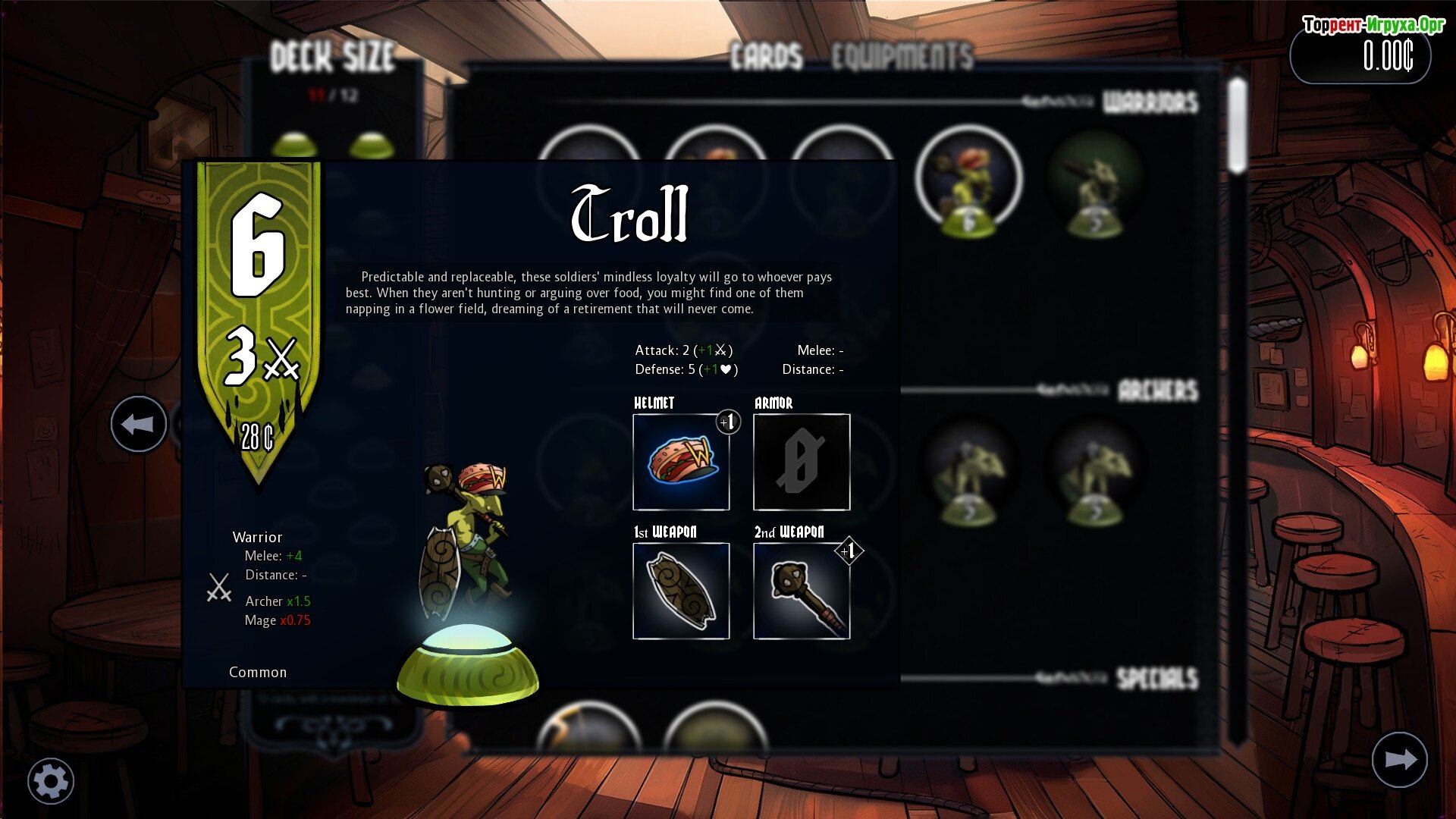Open settings with the gear icon
This screenshot has width=1456, height=819.
pos(51,781)
